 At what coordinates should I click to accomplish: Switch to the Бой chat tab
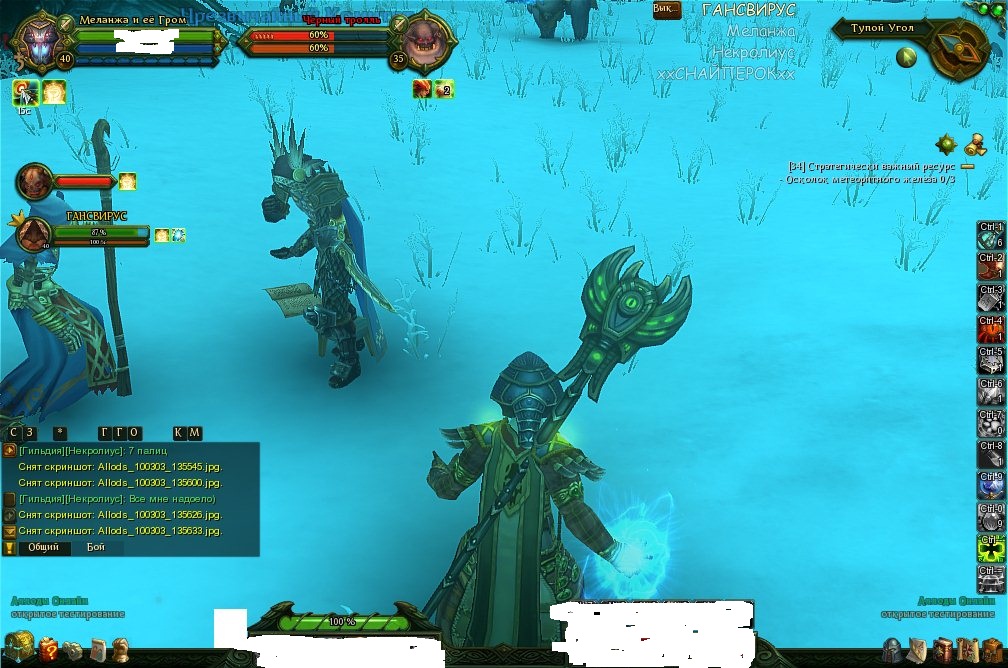click(95, 547)
